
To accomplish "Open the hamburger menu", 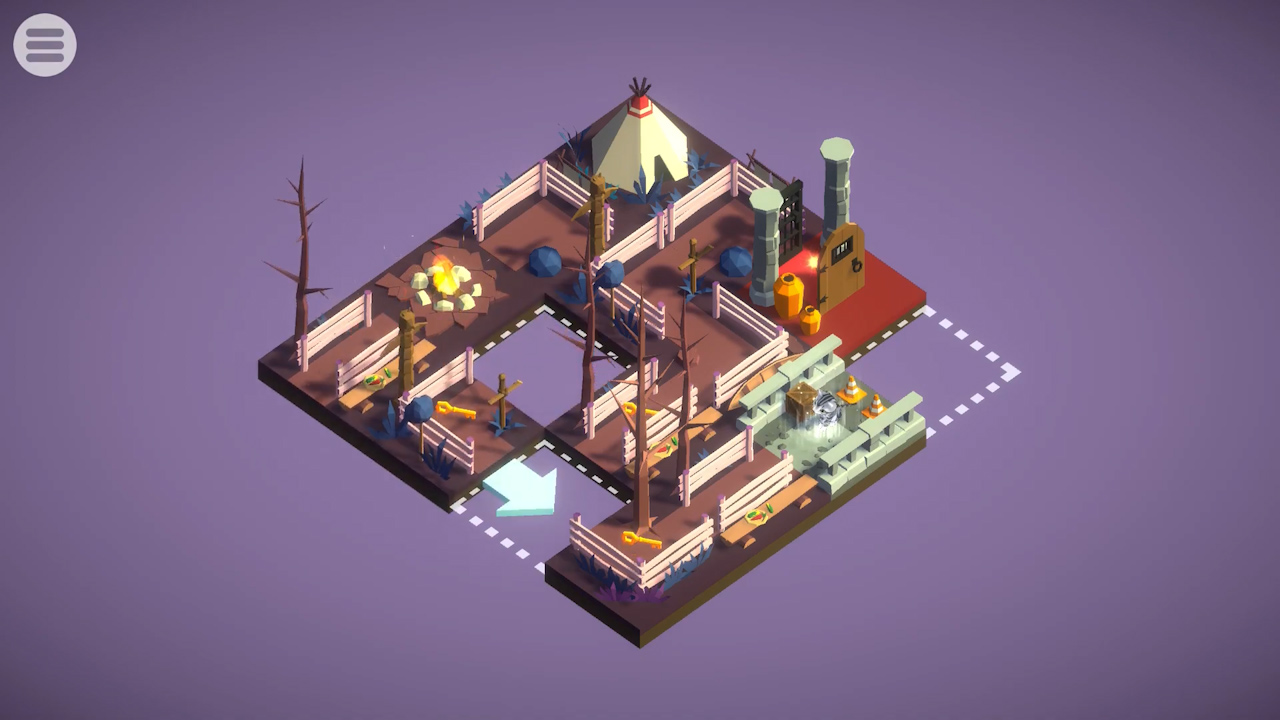I will 45,45.
